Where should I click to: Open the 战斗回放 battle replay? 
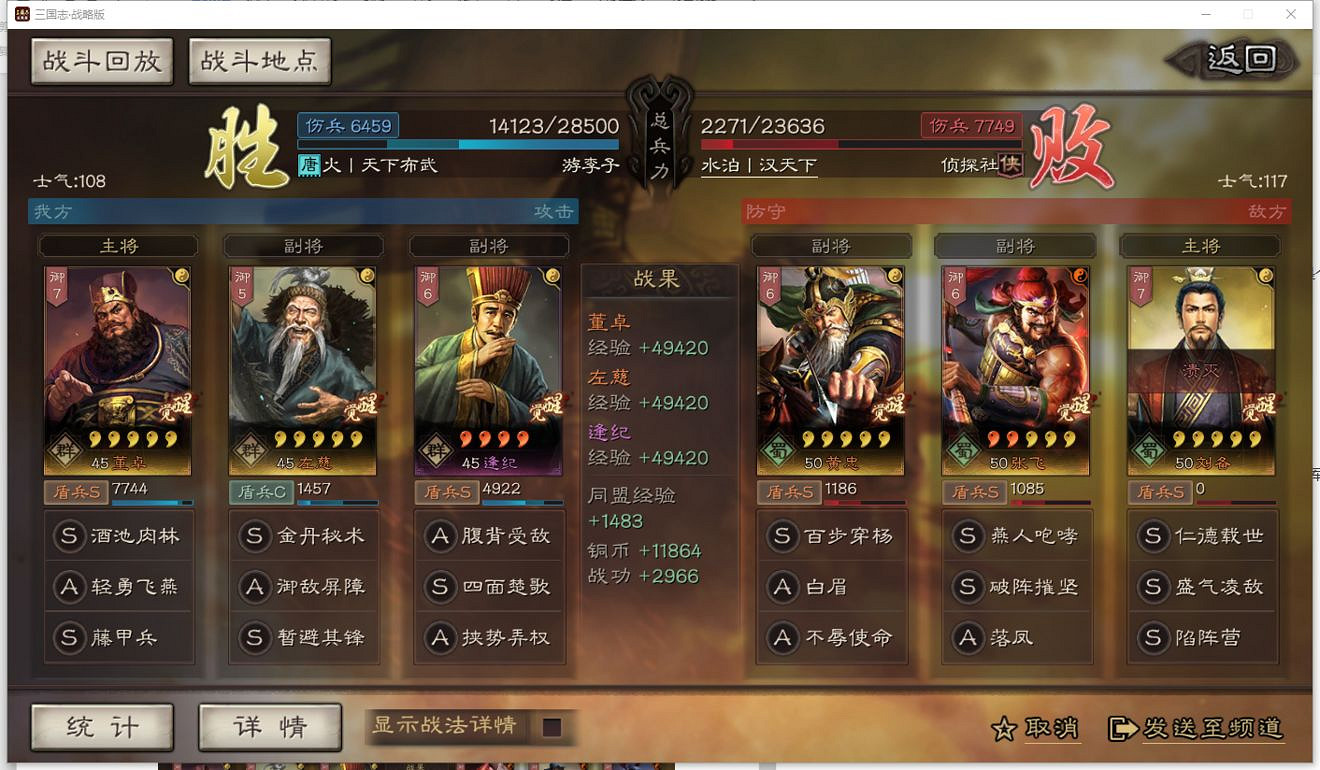(x=101, y=60)
